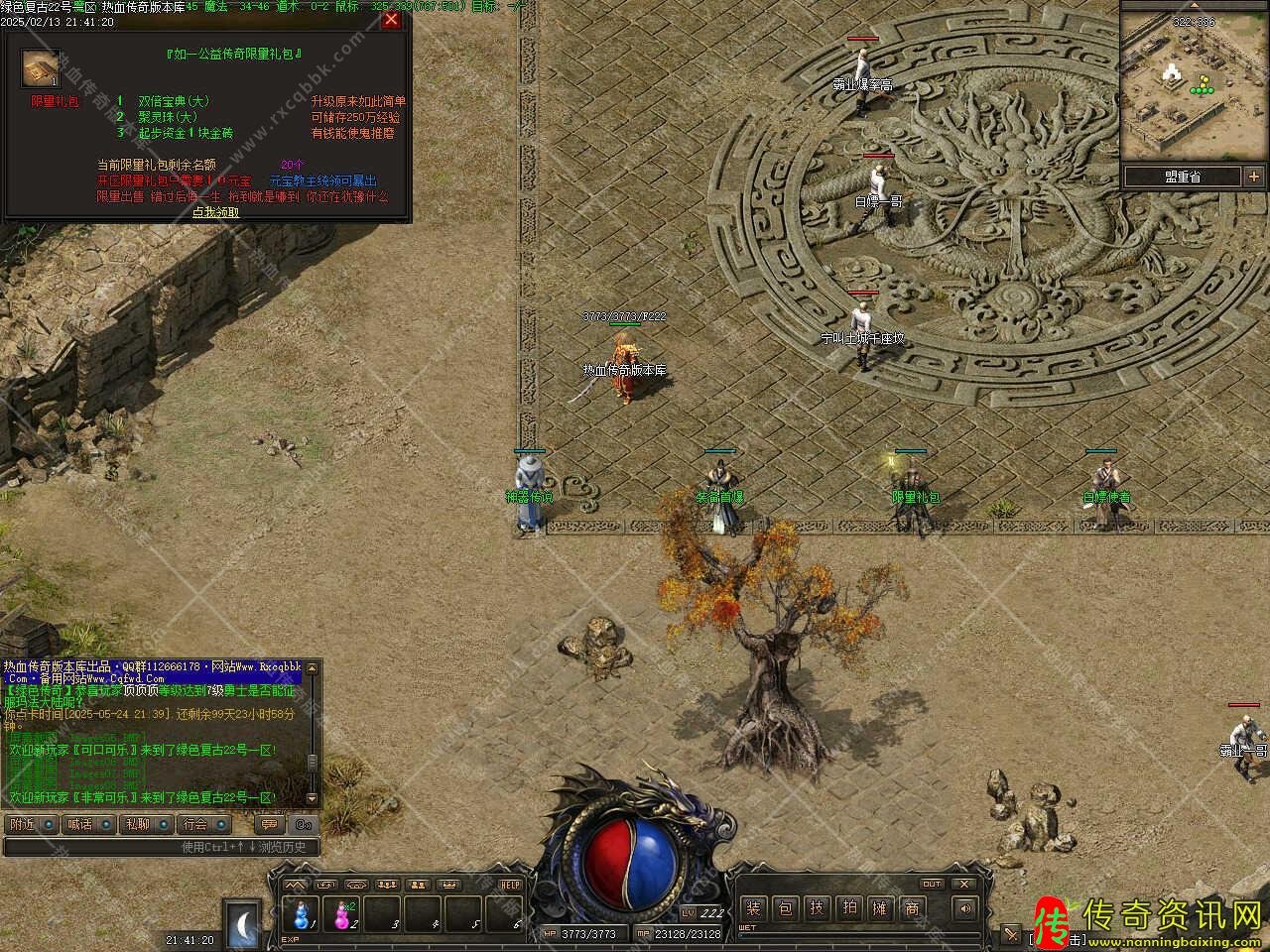The image size is (1270, 952).
Task: Click the OUT logout button
Action: pyautogui.click(x=932, y=884)
